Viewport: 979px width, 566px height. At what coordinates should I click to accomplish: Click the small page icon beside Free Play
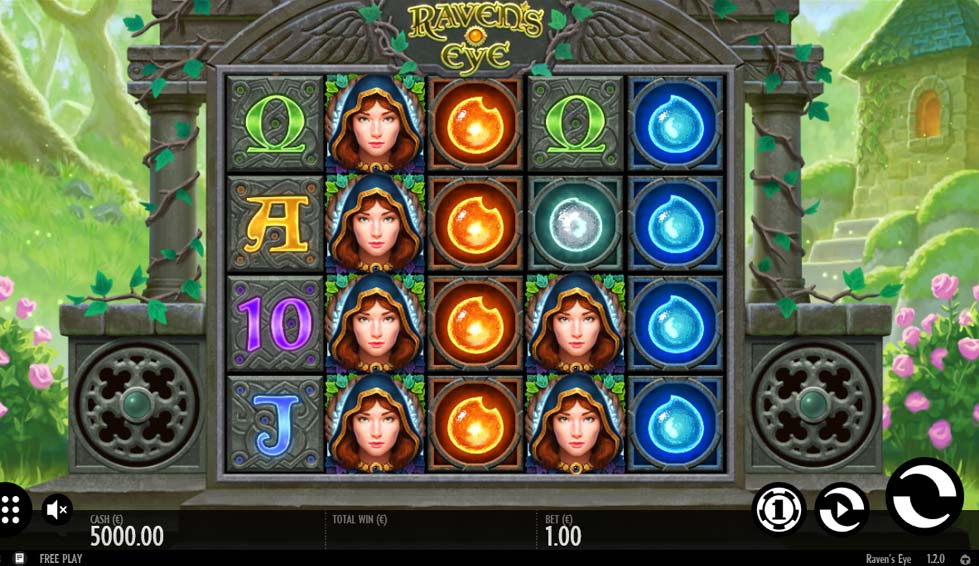(19, 559)
